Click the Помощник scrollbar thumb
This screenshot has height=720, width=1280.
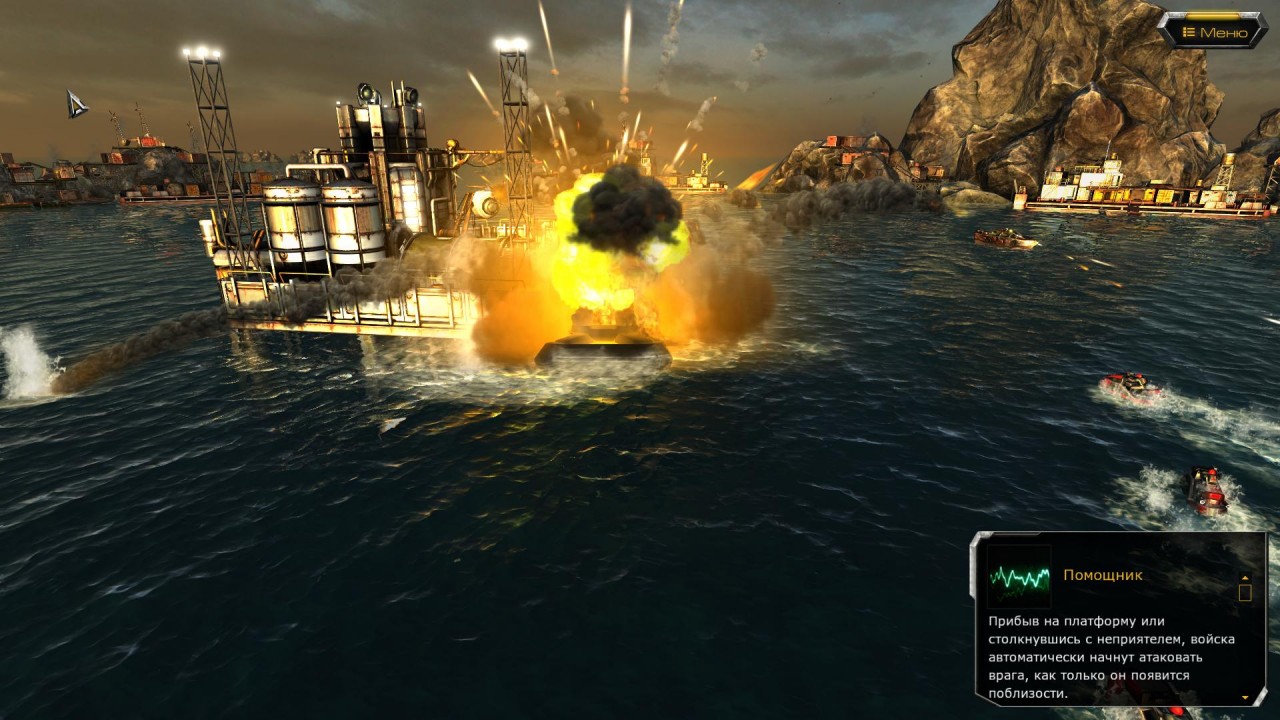[1245, 592]
